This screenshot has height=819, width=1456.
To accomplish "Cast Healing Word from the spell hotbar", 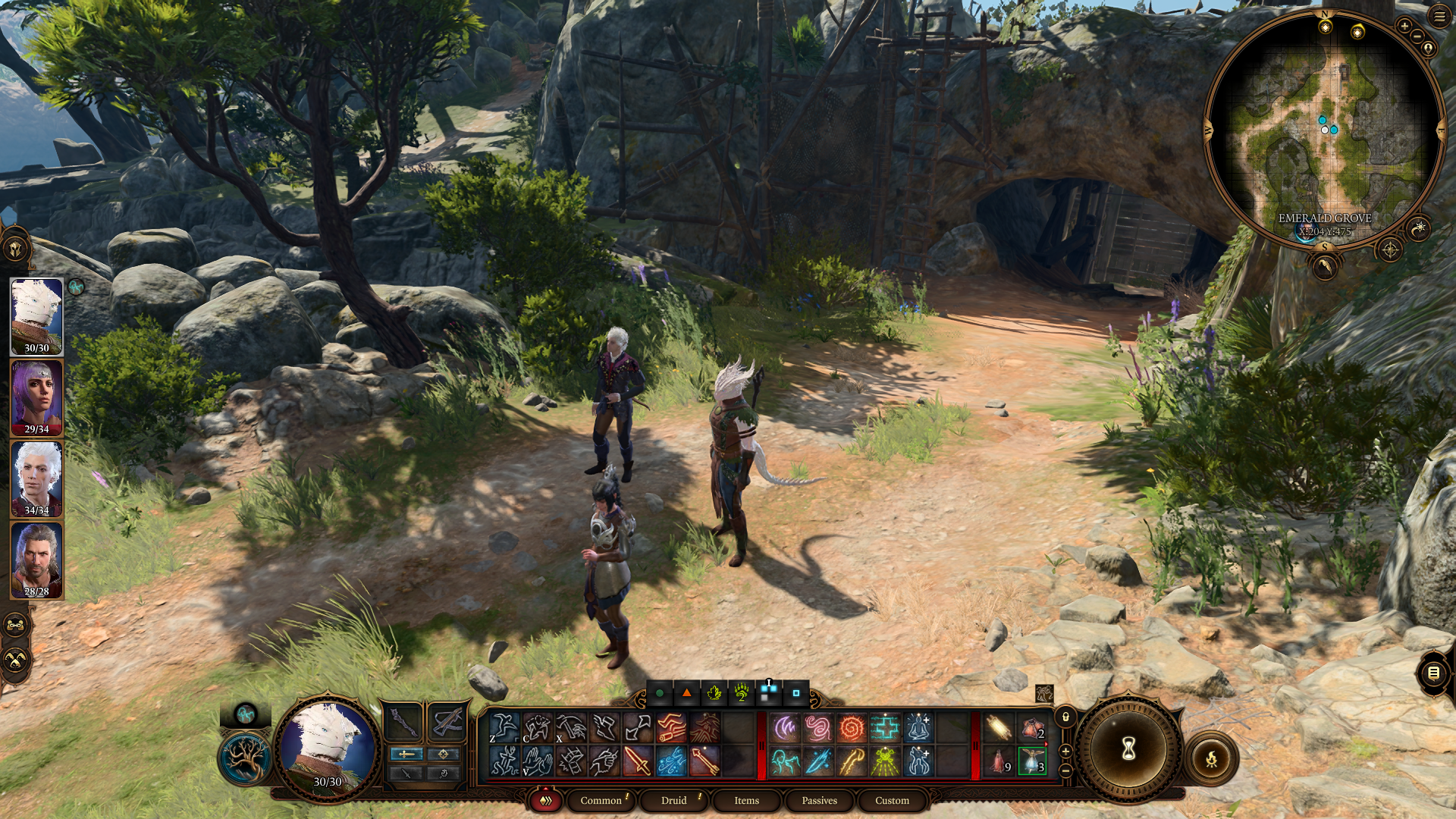I will 885,726.
